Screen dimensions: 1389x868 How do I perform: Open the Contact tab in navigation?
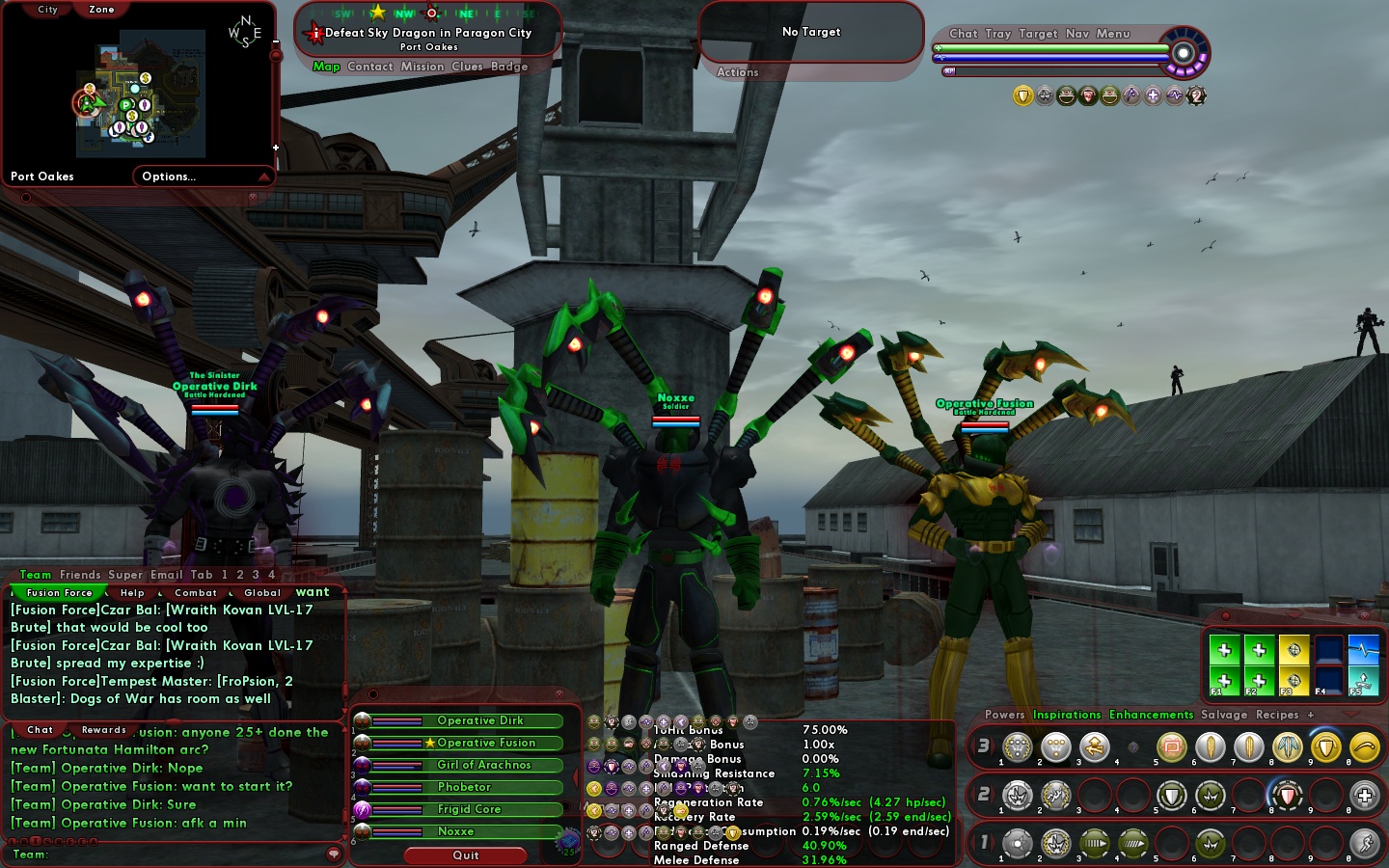369,67
